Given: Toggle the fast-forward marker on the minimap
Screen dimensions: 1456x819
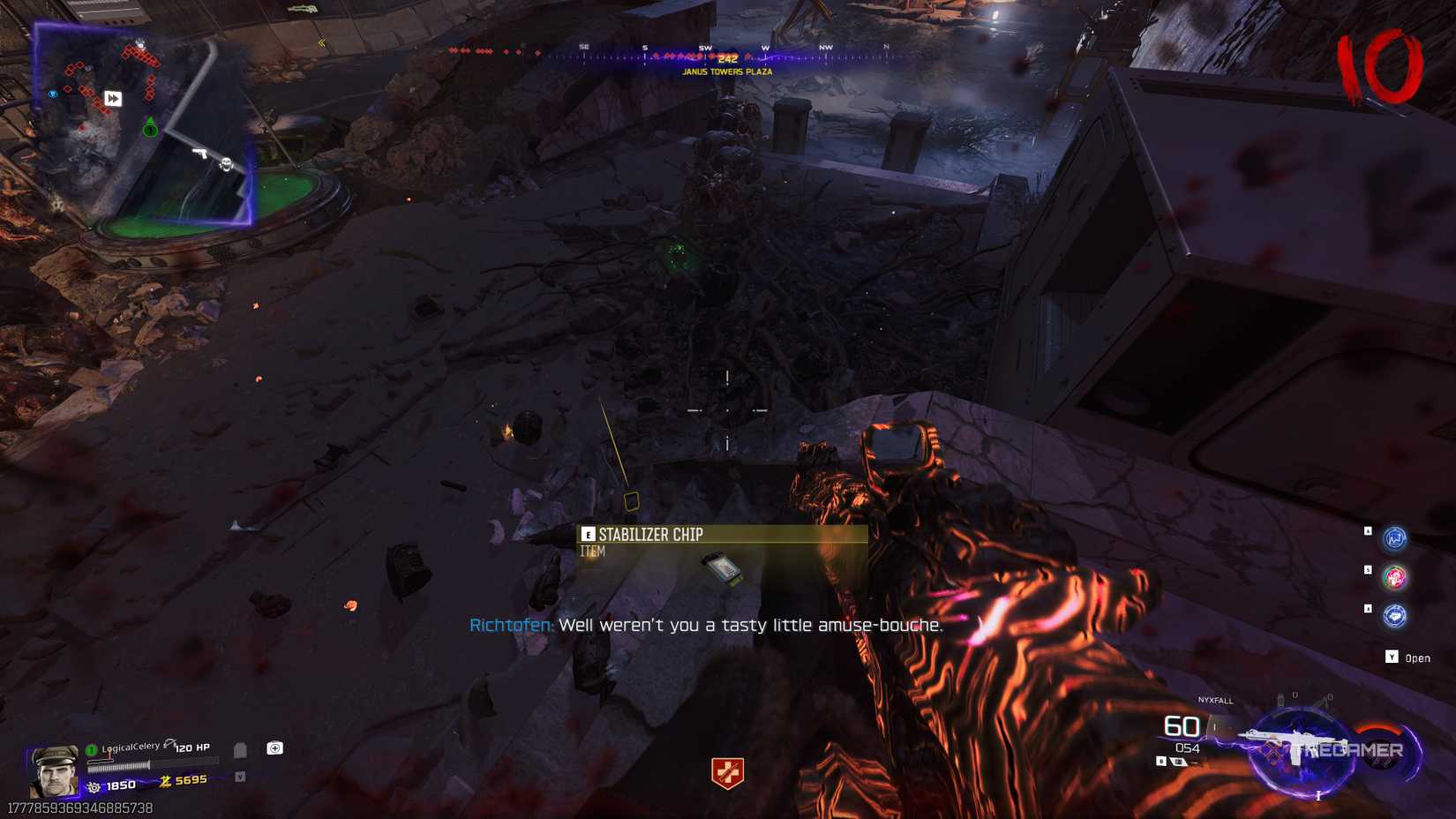Looking at the screenshot, I should coord(112,98).
